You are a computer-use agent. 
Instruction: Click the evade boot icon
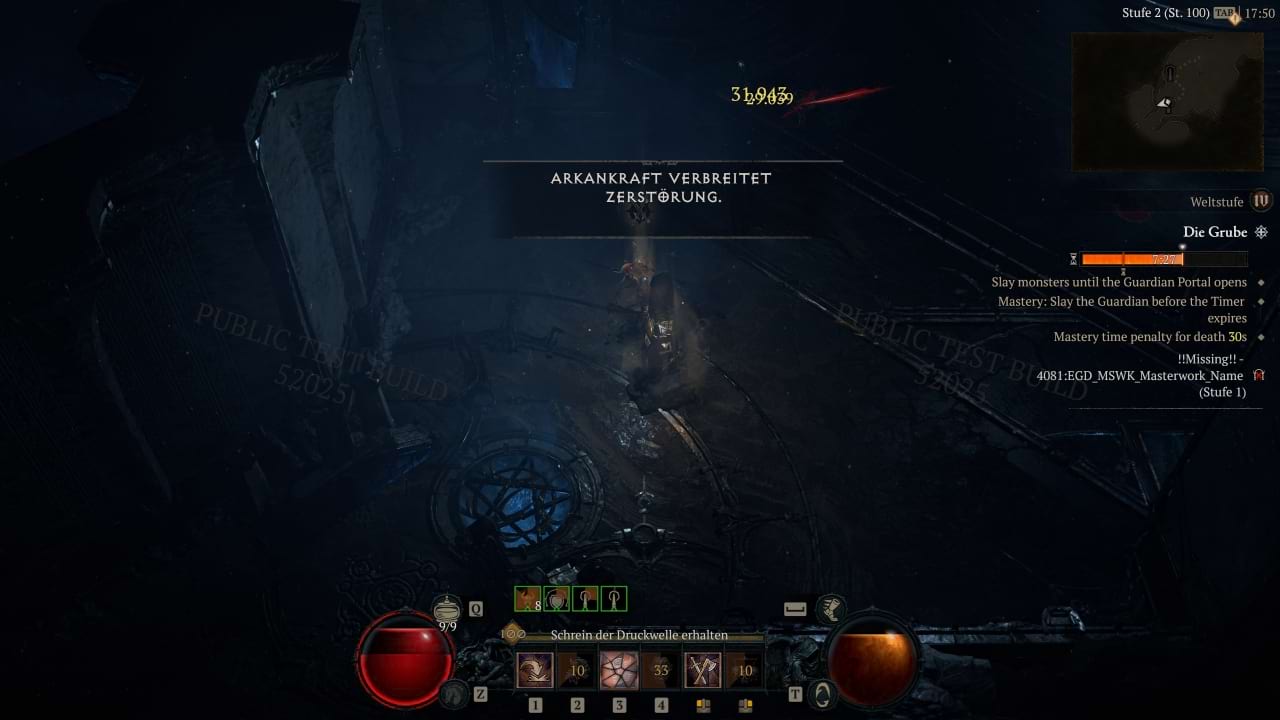[829, 607]
